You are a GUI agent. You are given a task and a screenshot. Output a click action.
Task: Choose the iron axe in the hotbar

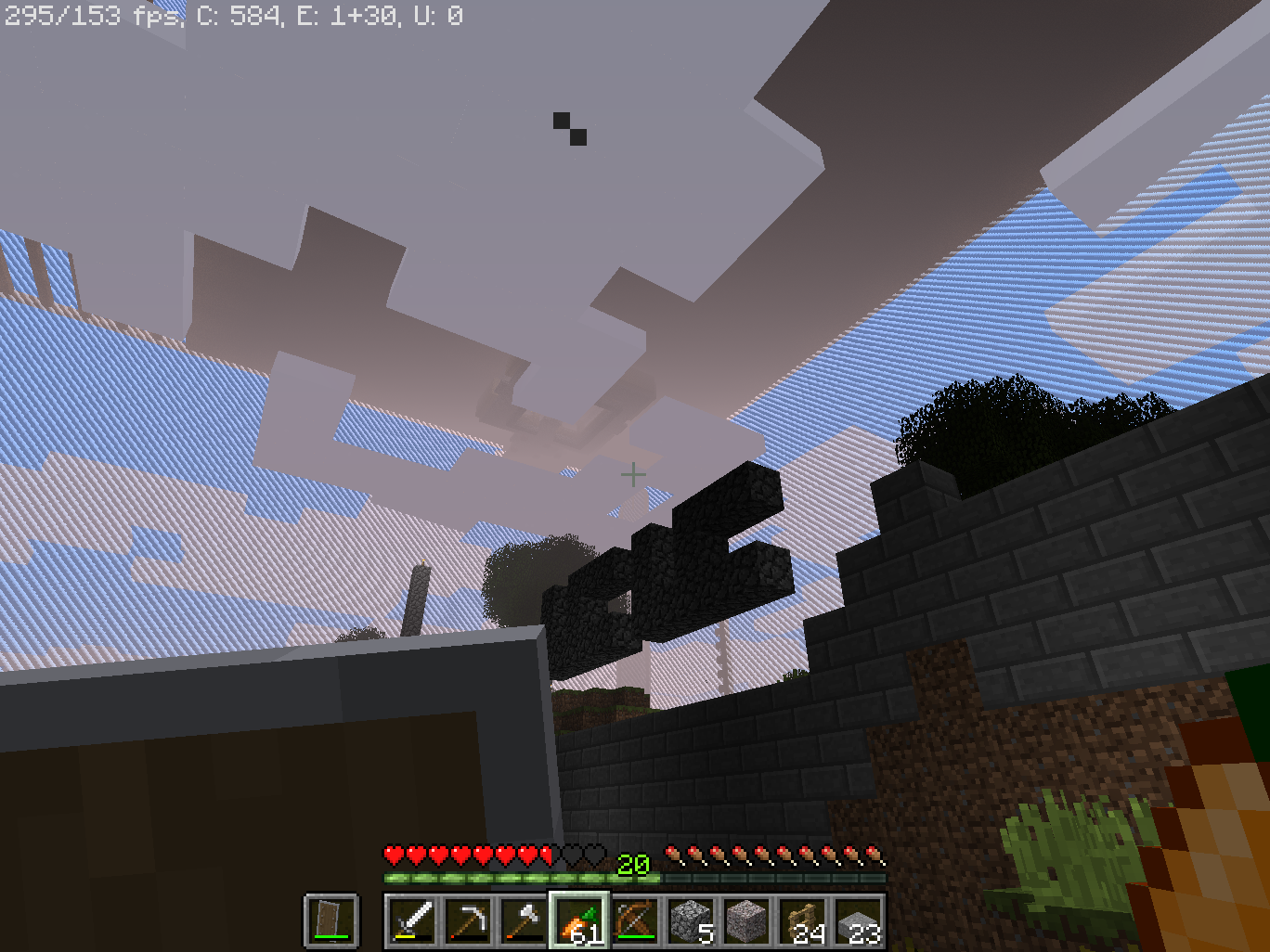coord(524,921)
